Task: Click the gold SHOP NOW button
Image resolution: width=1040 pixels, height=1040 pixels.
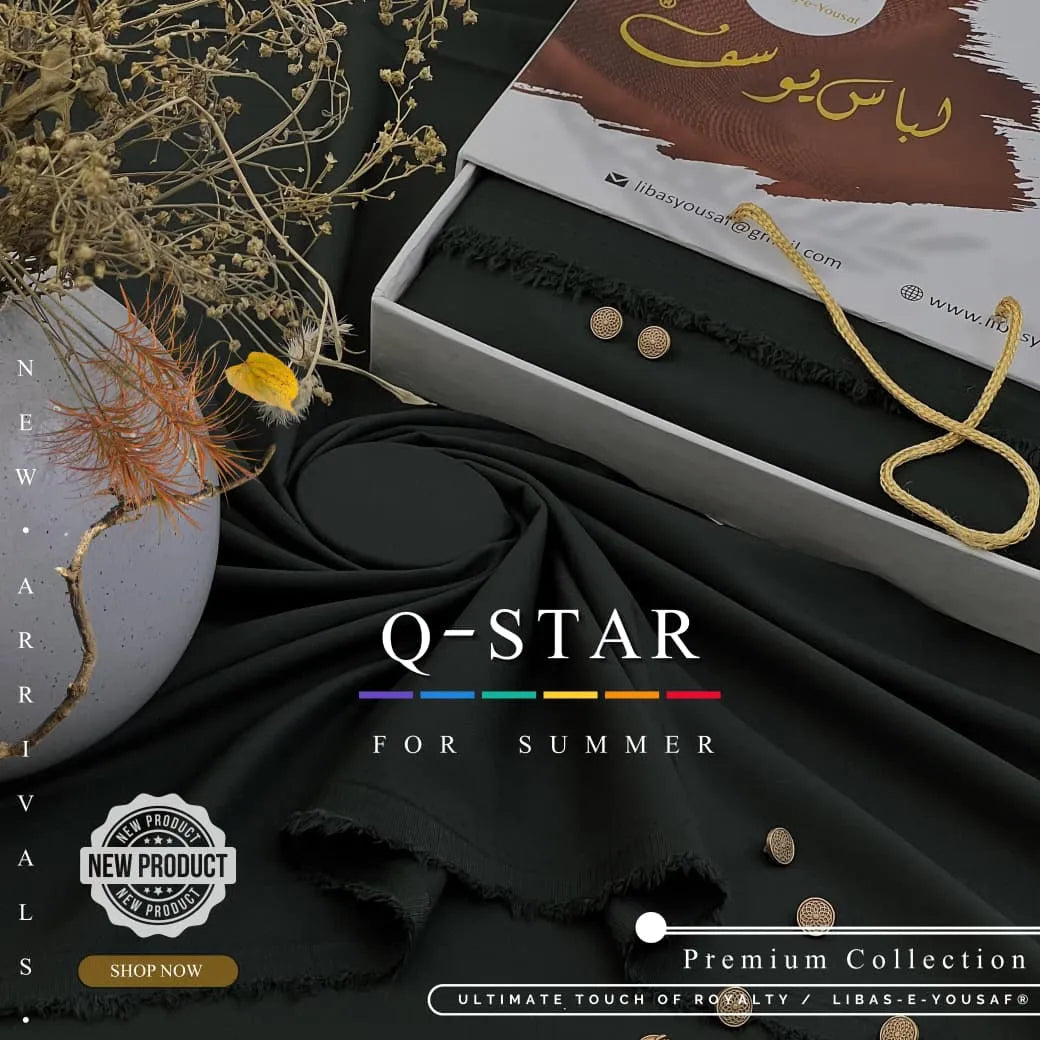Action: coord(157,970)
